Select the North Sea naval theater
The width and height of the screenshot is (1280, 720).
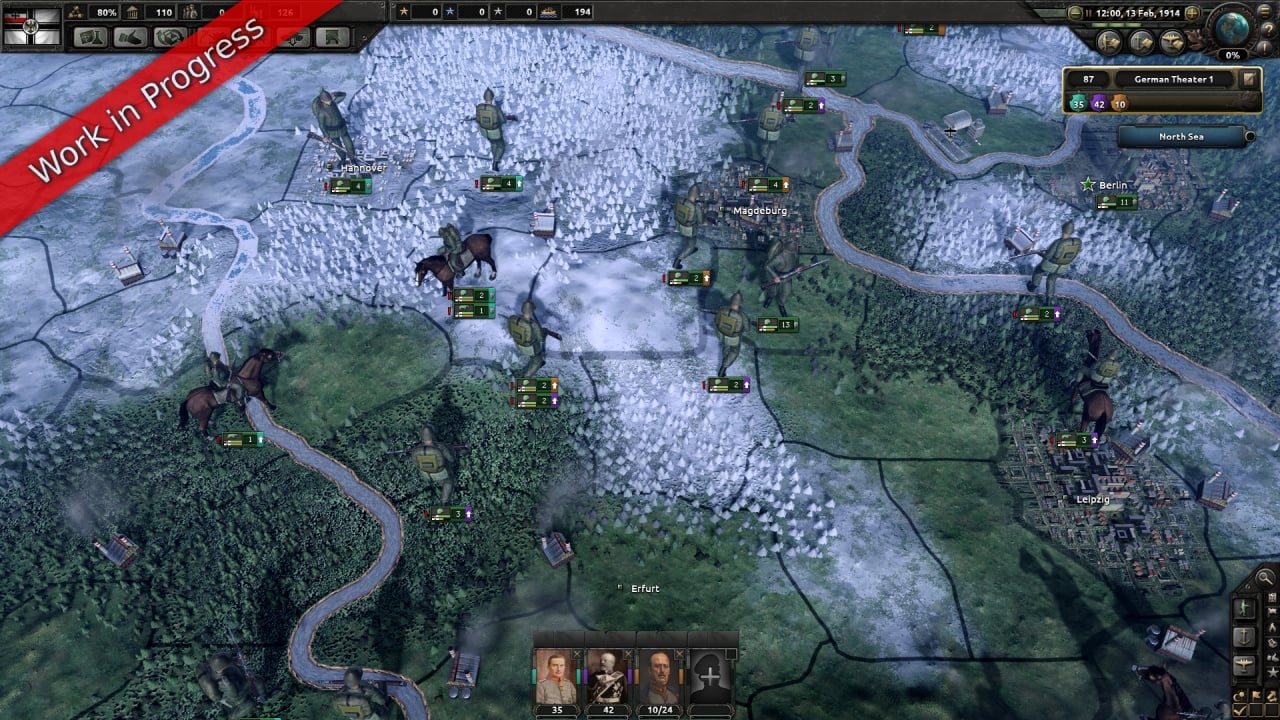click(x=1181, y=136)
